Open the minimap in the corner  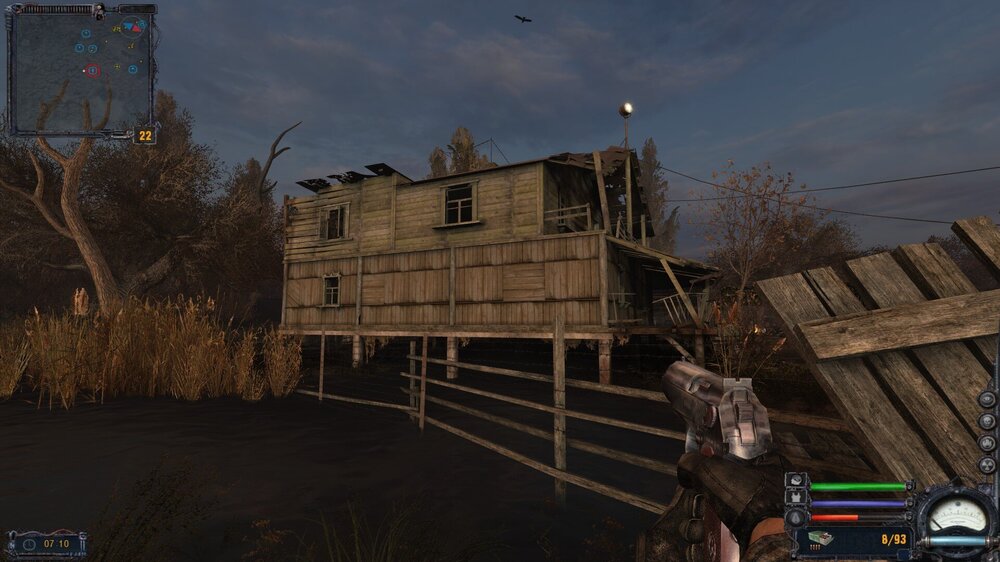(x=81, y=68)
